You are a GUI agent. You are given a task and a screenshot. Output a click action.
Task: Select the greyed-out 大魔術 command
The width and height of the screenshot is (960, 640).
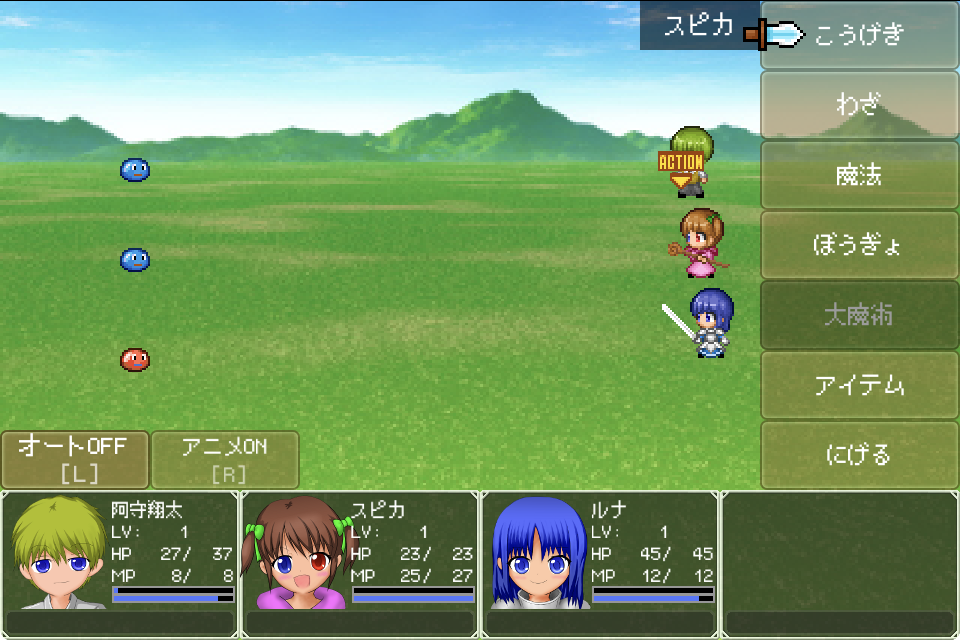click(859, 315)
